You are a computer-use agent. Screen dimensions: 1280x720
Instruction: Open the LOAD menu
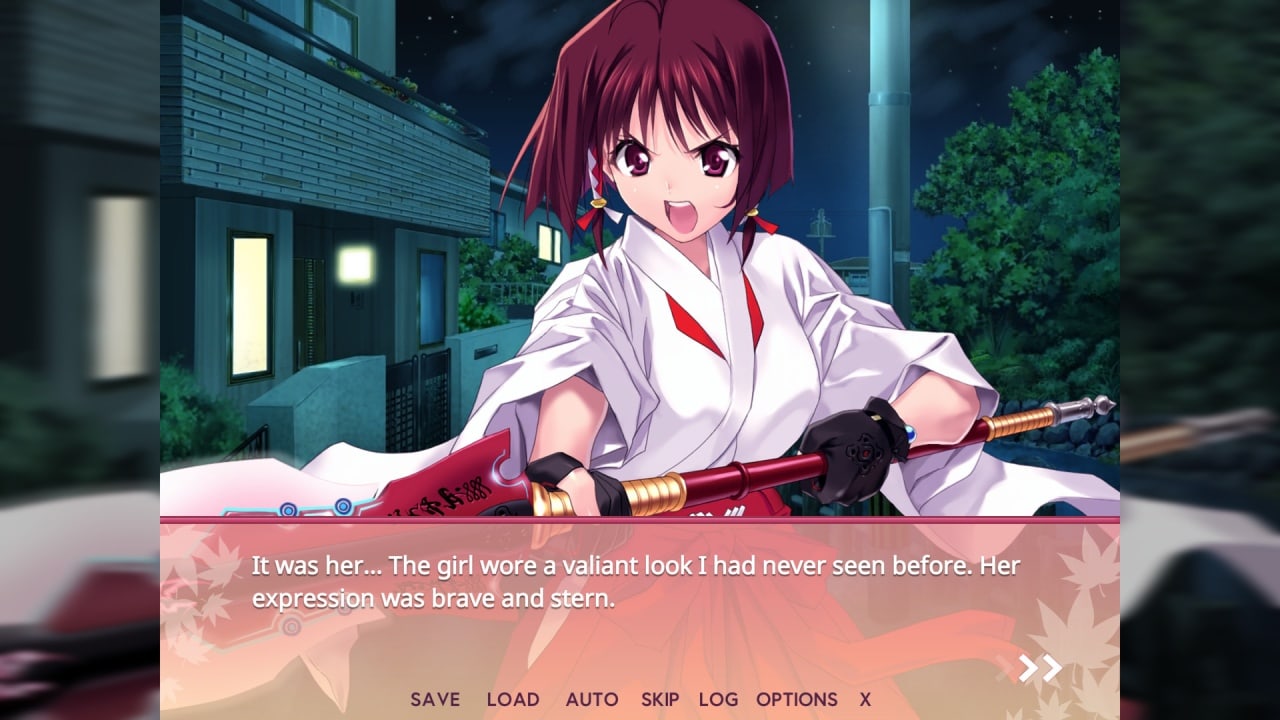coord(513,700)
